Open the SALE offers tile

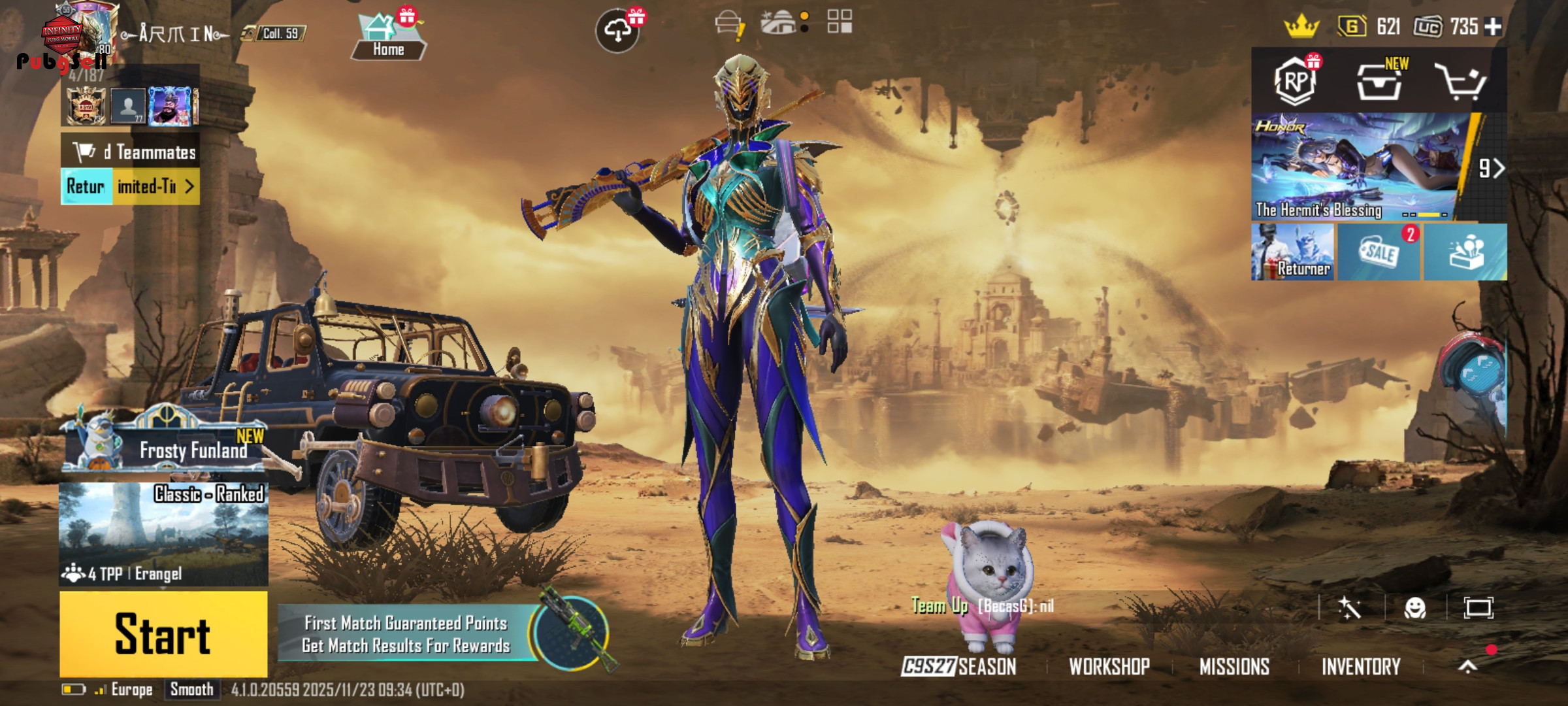pyautogui.click(x=1379, y=252)
